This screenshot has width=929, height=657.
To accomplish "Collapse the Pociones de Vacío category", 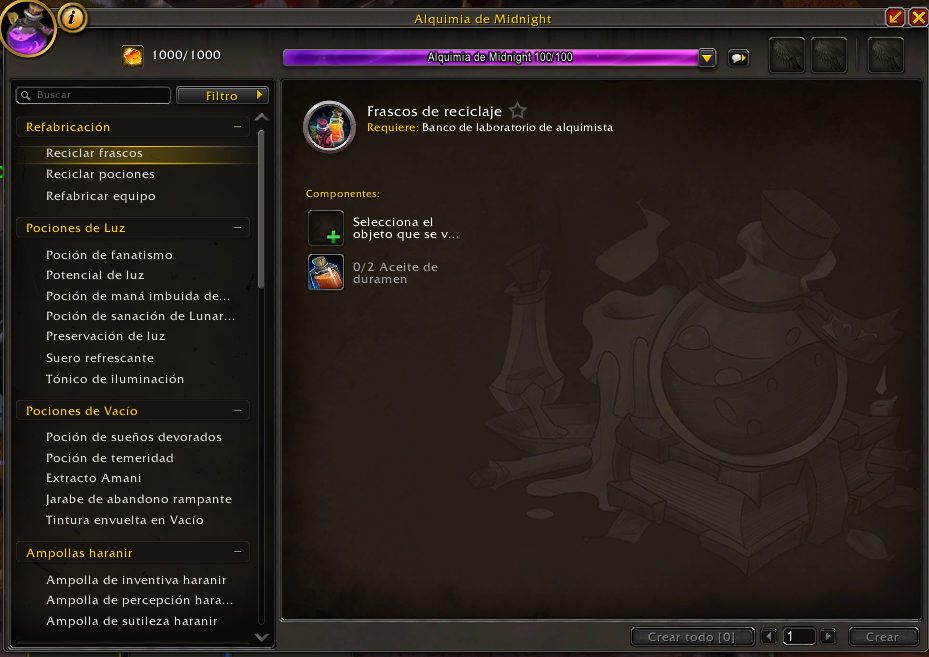I will pos(237,411).
